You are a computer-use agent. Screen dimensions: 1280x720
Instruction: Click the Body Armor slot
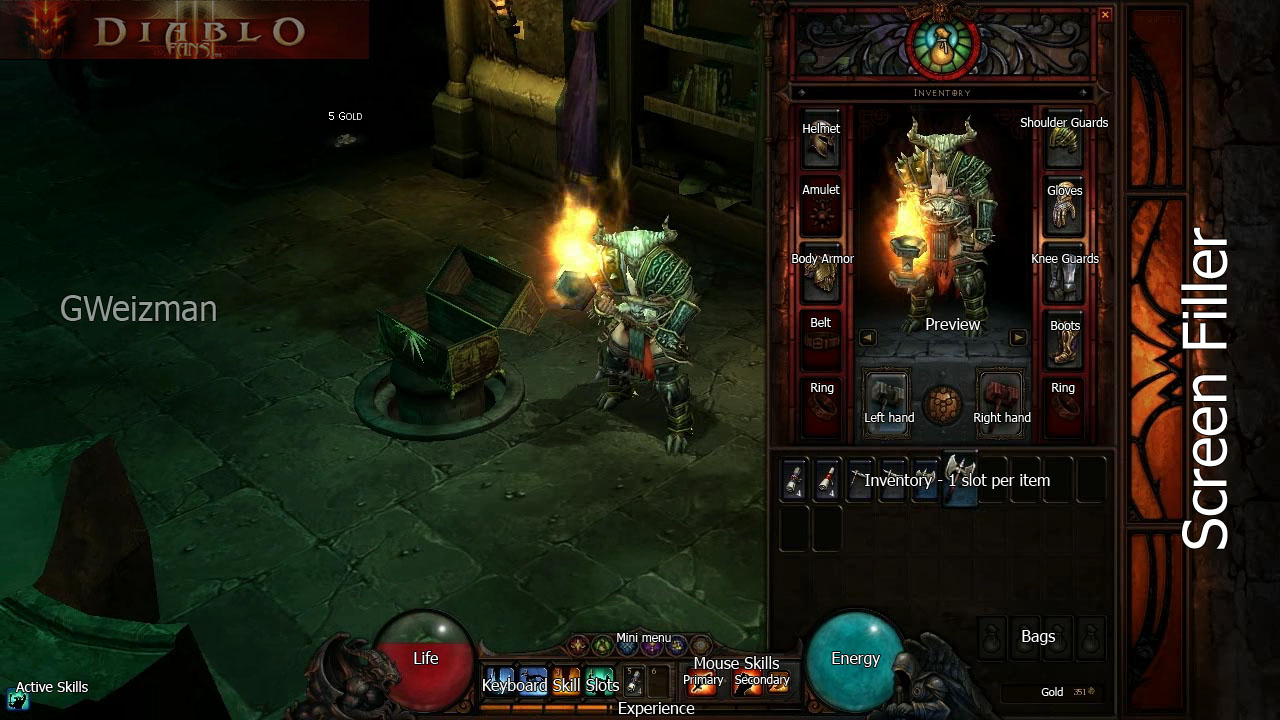click(821, 277)
